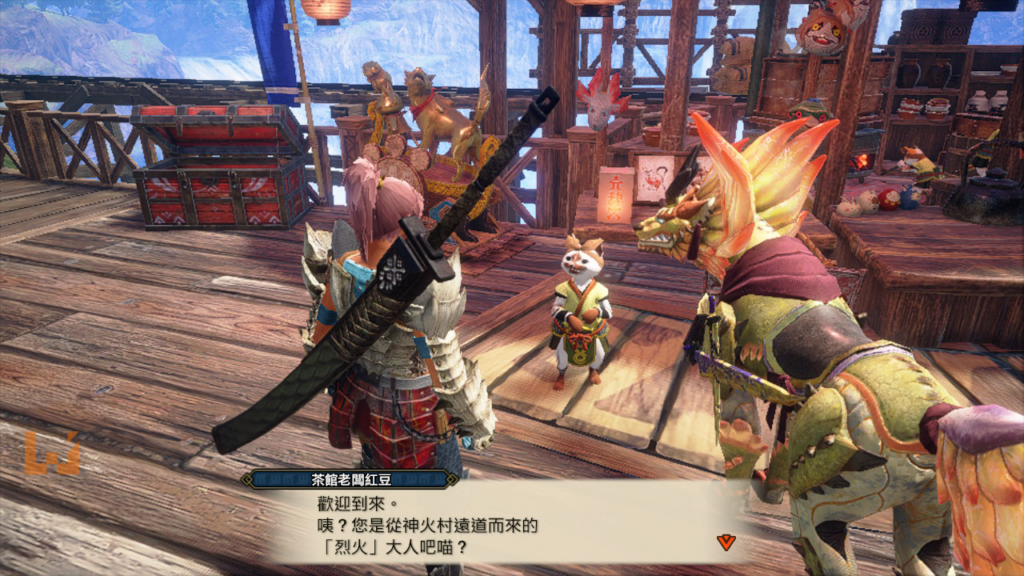The height and width of the screenshot is (576, 1024).
Task: Click the orange dialogue continue arrow
Action: (727, 541)
